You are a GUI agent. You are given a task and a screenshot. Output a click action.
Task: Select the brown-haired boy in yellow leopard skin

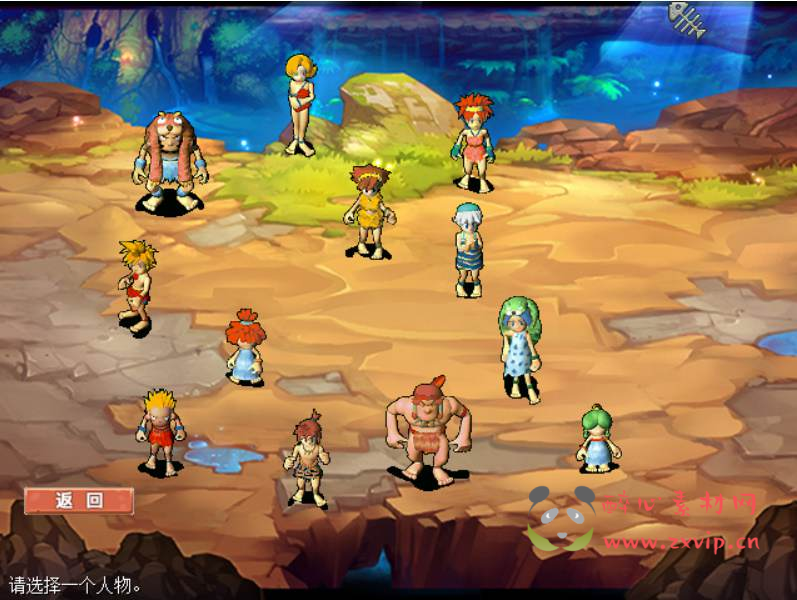[369, 210]
